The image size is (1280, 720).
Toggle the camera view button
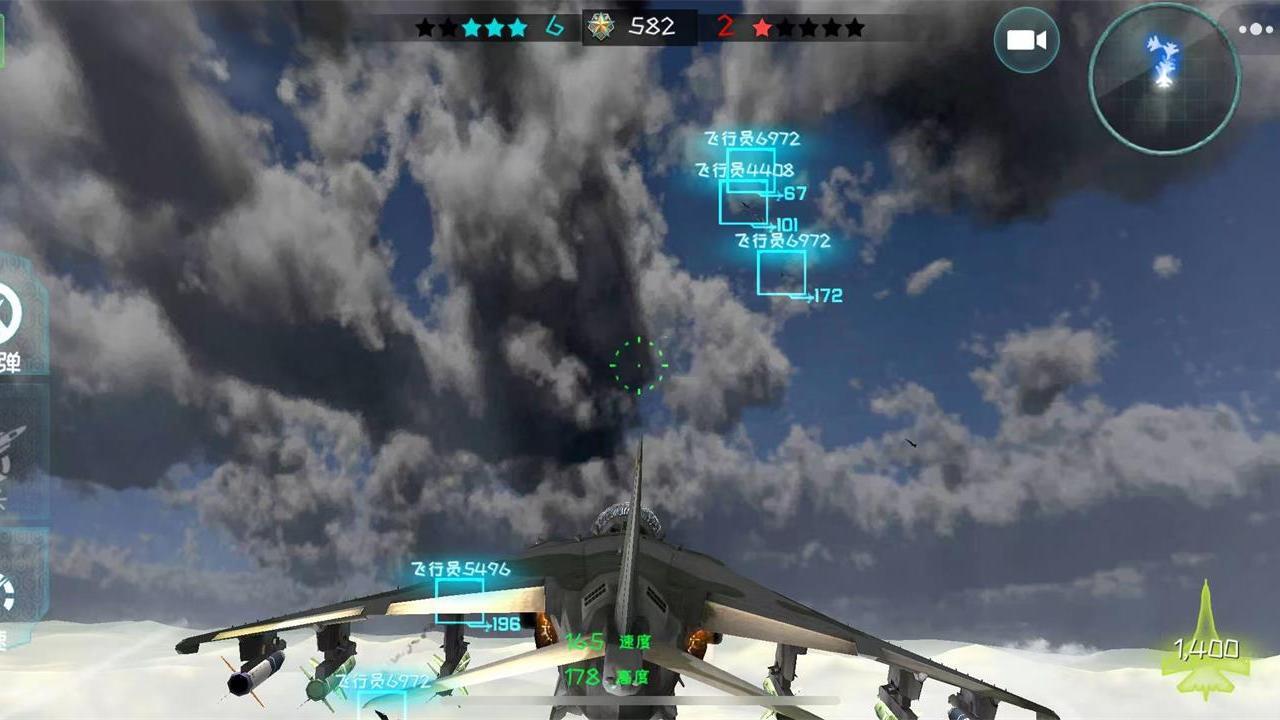tap(1026, 40)
